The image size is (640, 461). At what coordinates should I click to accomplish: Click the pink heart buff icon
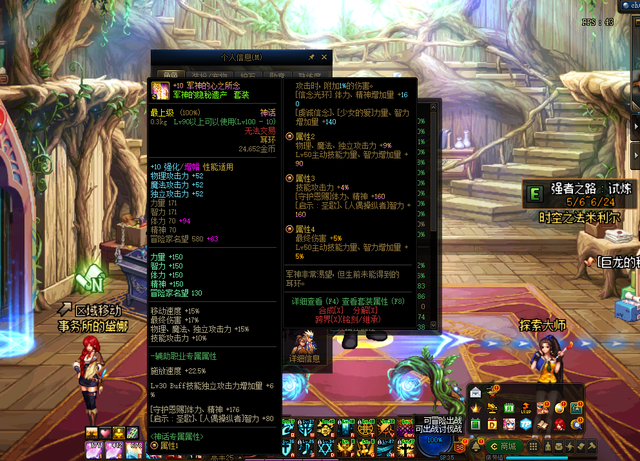(104, 432)
